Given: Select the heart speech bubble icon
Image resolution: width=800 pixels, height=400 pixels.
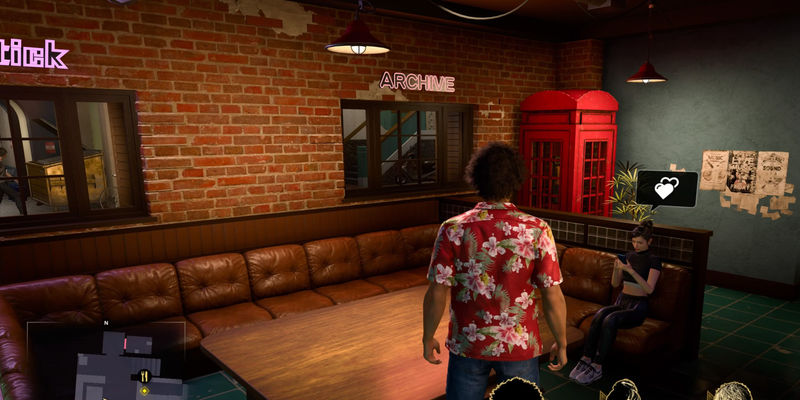Looking at the screenshot, I should click(x=666, y=188).
